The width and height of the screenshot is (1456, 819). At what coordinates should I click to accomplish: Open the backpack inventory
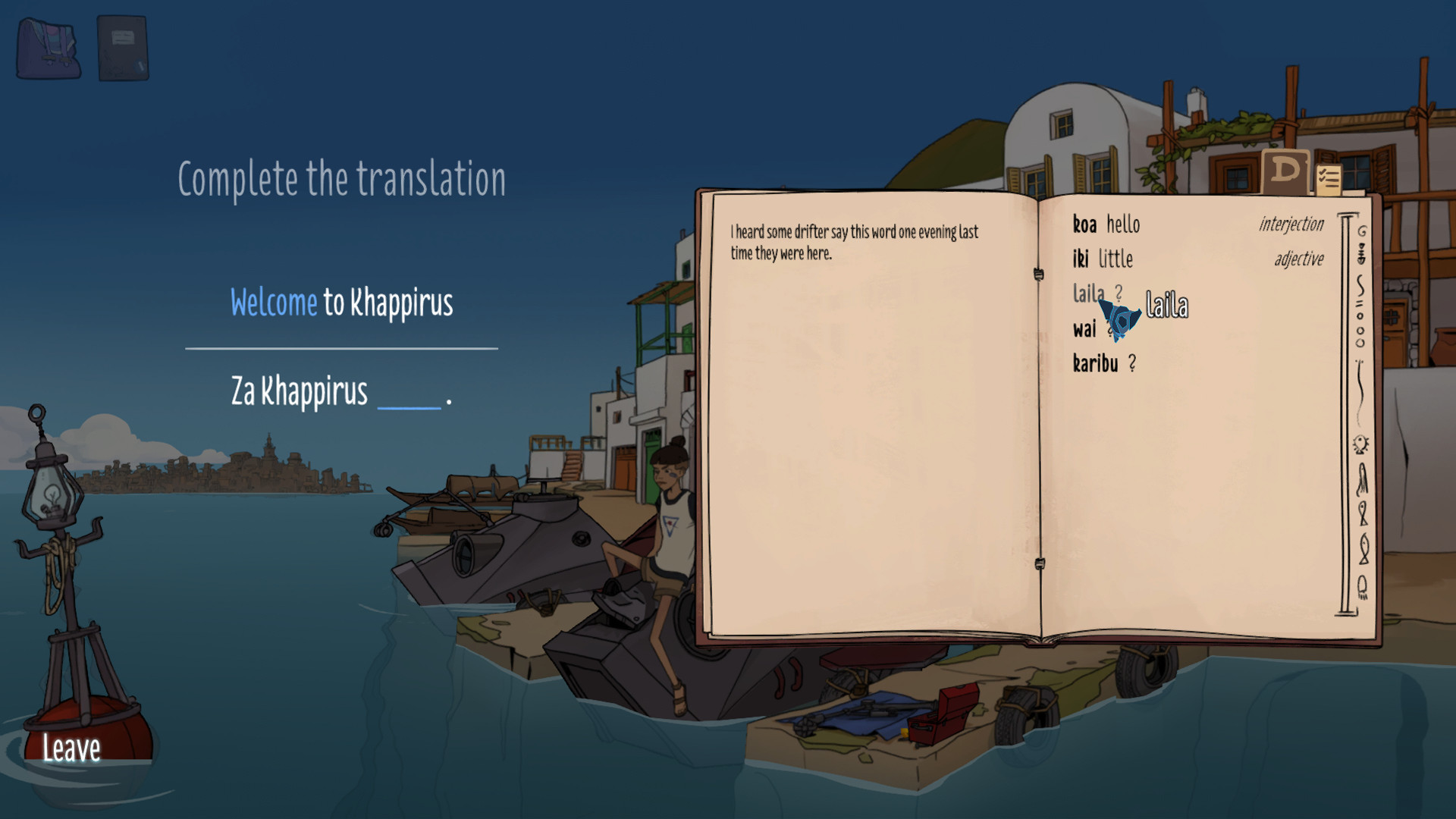[x=49, y=47]
